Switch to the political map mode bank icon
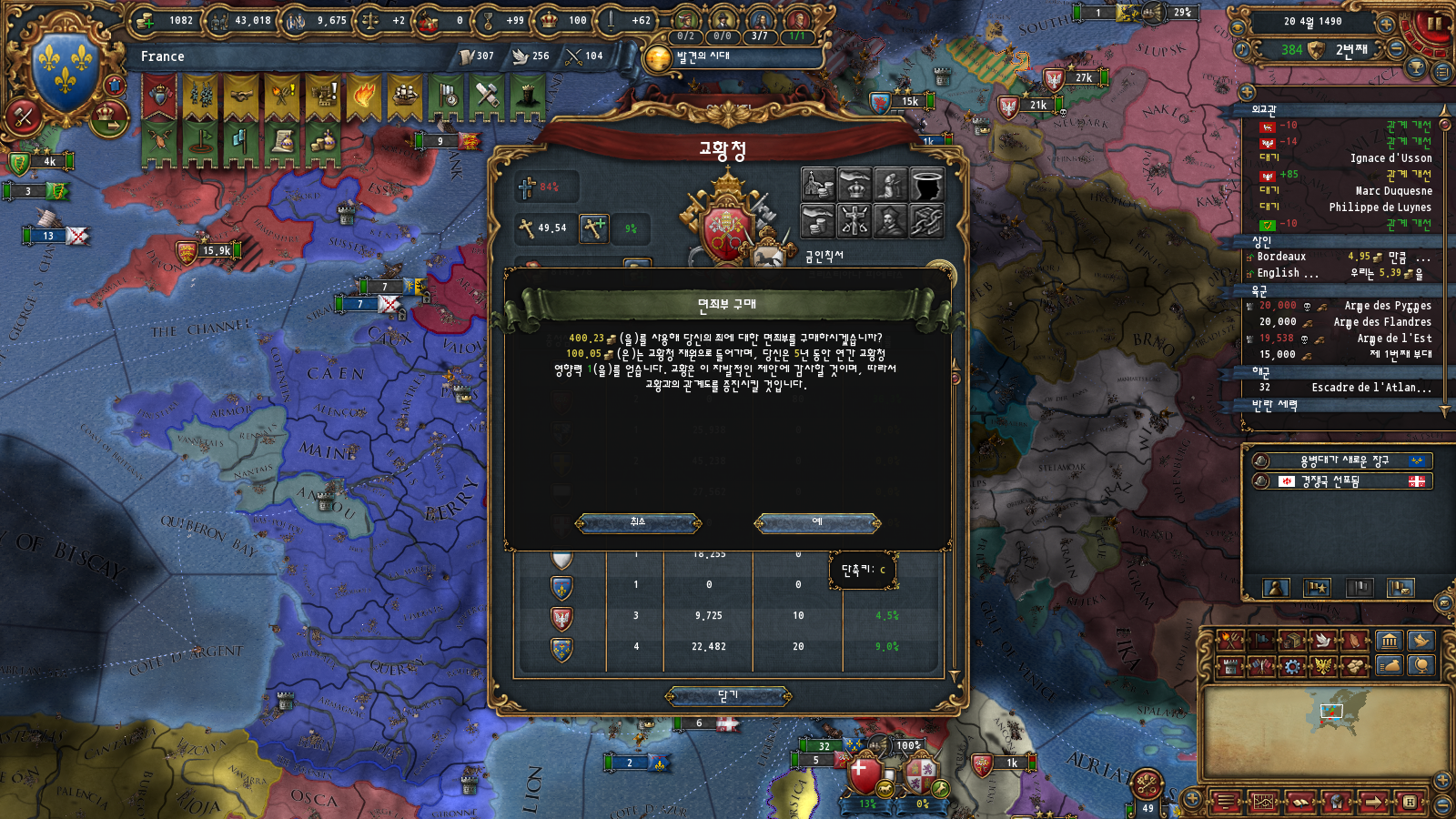Image resolution: width=1456 pixels, height=819 pixels. pyautogui.click(x=1389, y=641)
